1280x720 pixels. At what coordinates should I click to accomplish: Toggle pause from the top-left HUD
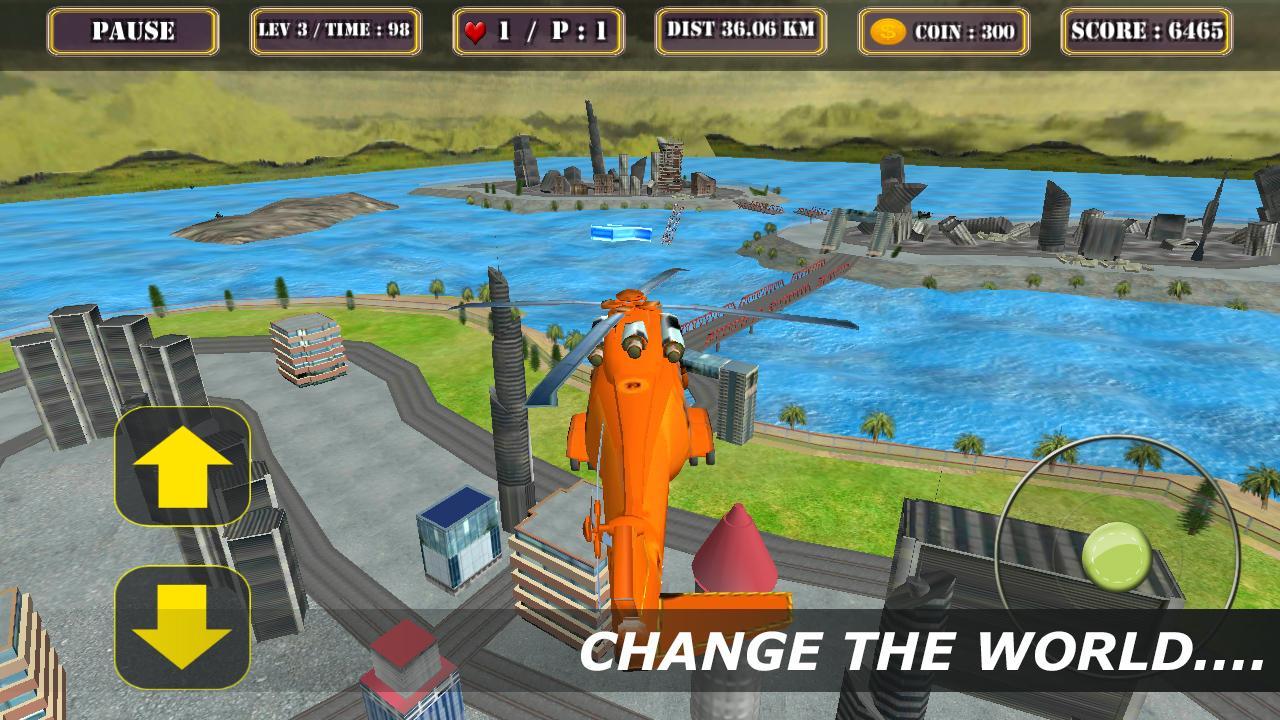tap(134, 32)
